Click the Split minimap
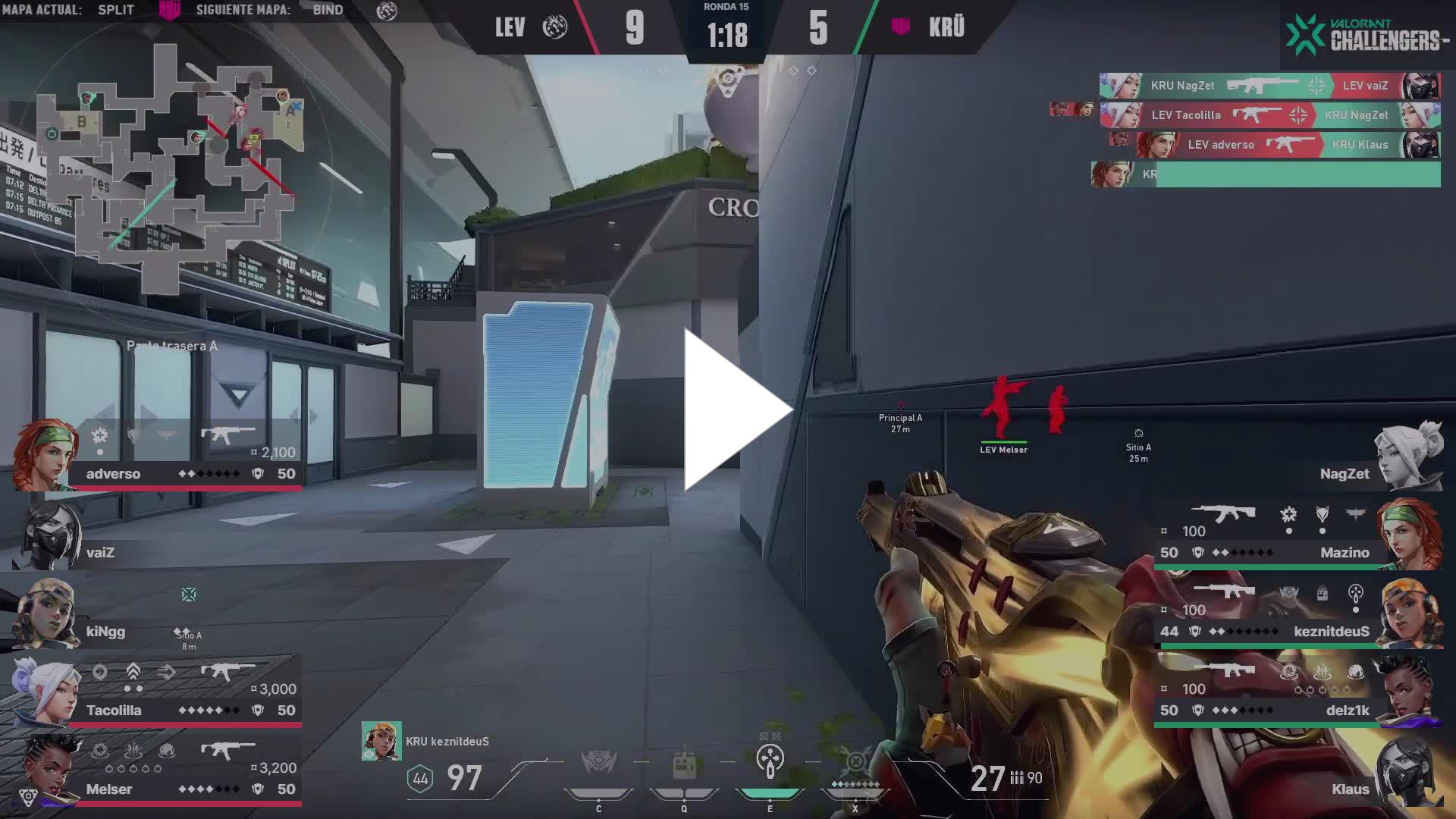 pos(168,168)
